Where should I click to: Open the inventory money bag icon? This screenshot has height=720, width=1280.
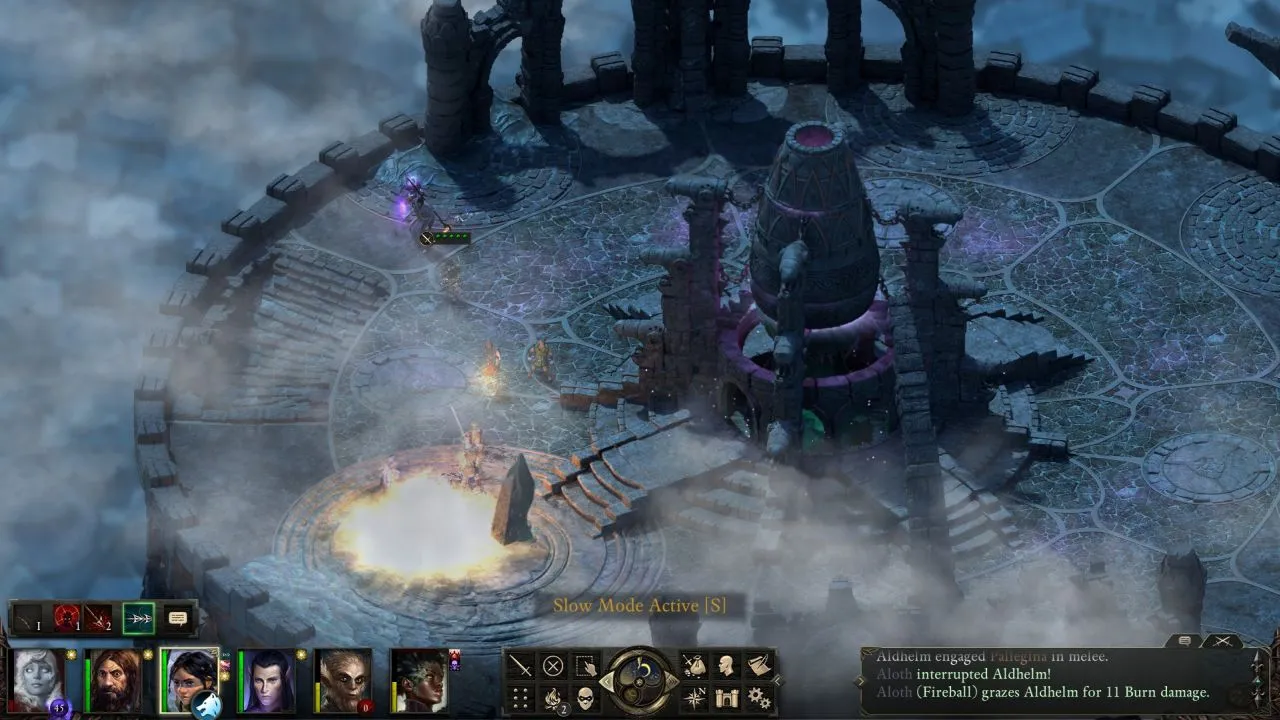pyautogui.click(x=693, y=665)
